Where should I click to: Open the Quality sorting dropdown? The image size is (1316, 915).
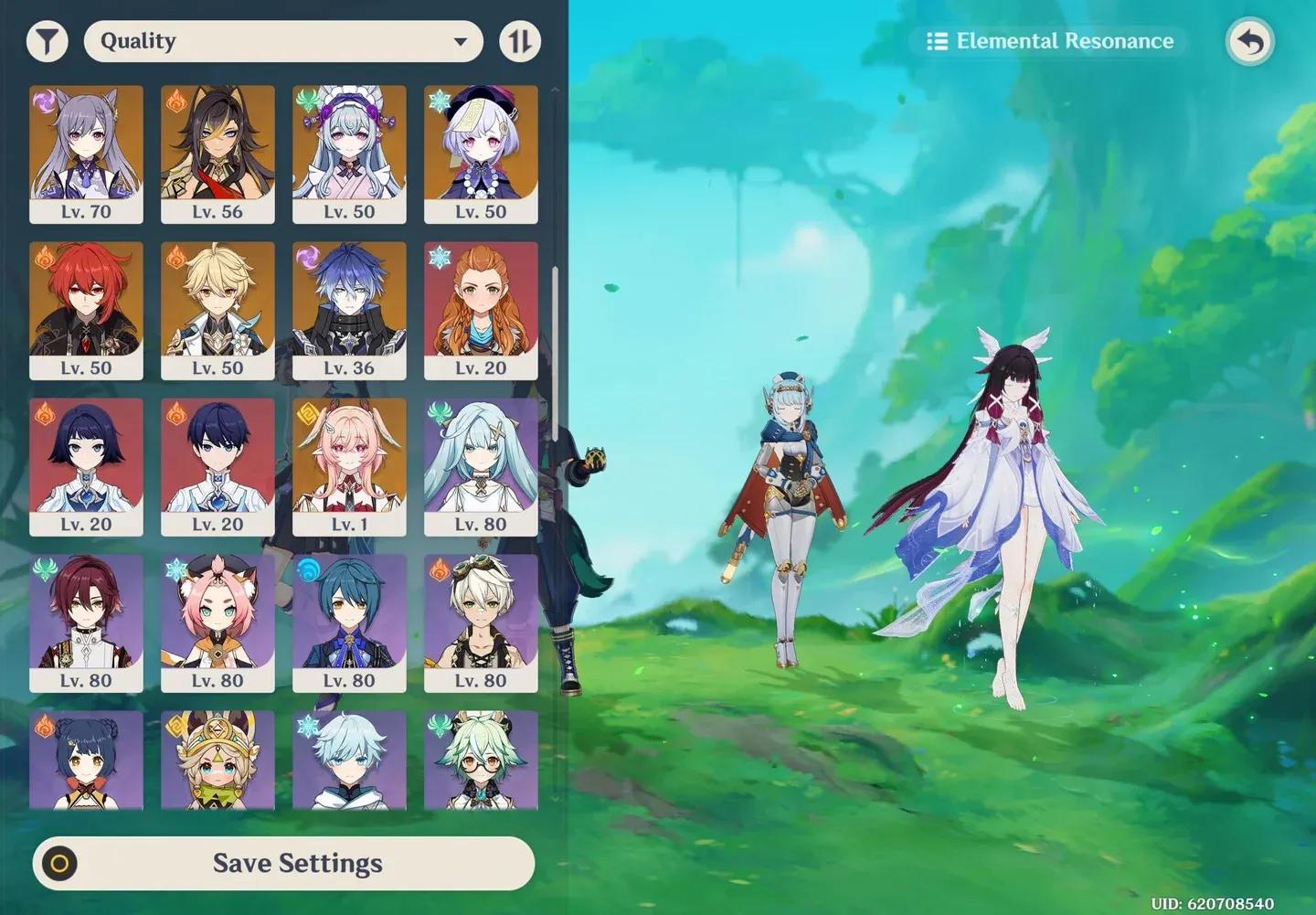pyautogui.click(x=283, y=40)
